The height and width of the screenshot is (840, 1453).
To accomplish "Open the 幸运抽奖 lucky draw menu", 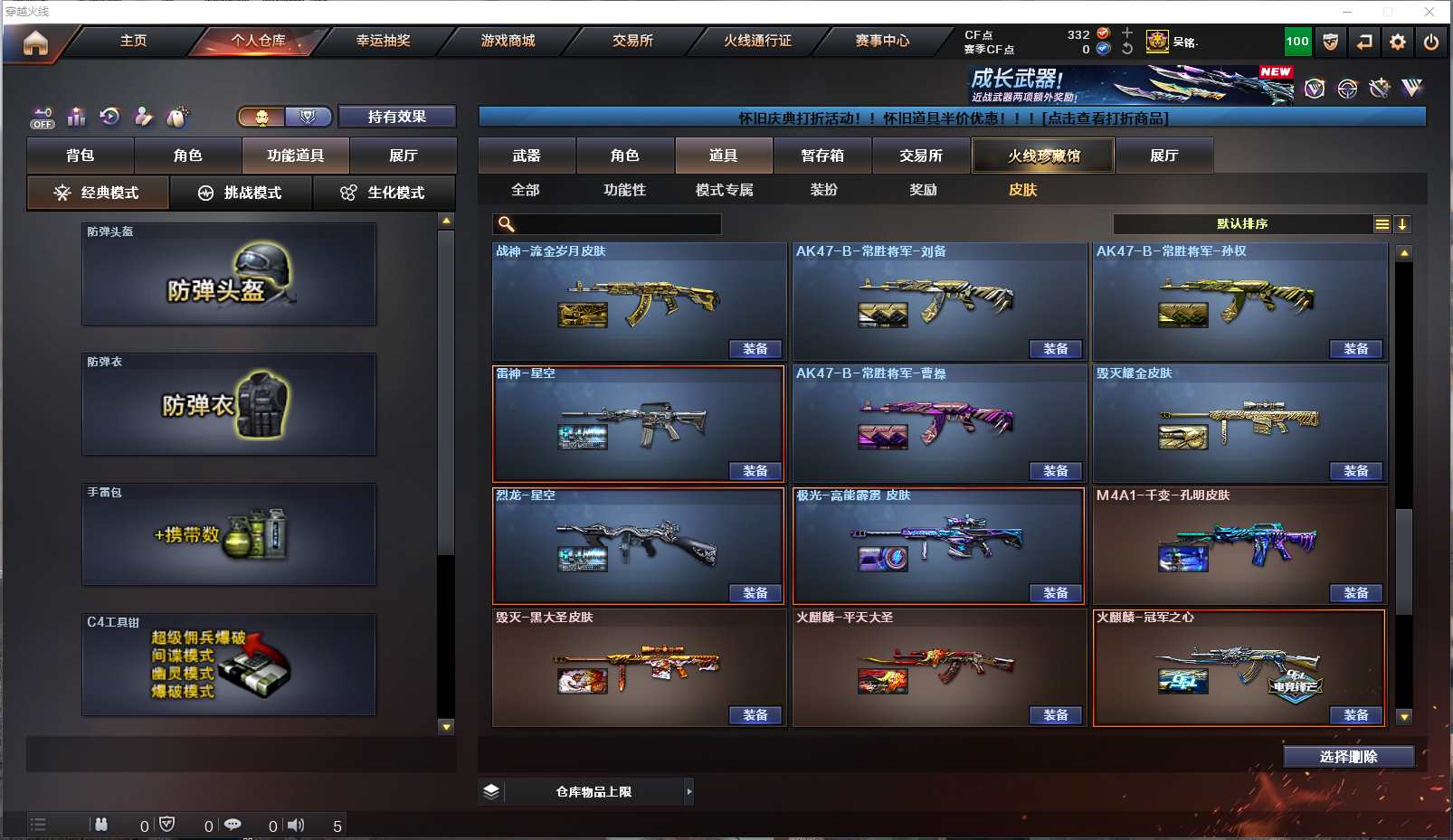I will pos(383,41).
